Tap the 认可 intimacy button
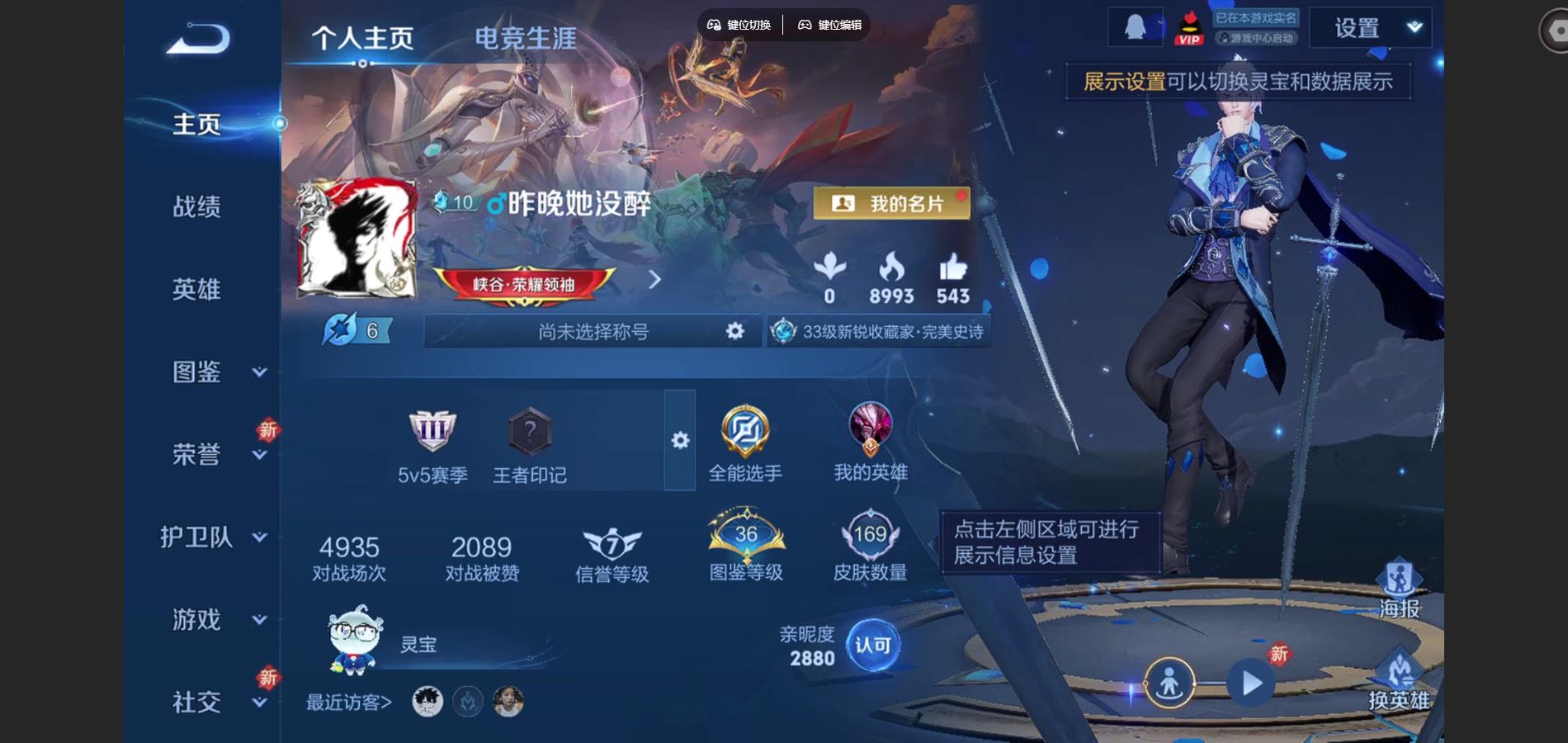The height and width of the screenshot is (743, 1568). 872,645
